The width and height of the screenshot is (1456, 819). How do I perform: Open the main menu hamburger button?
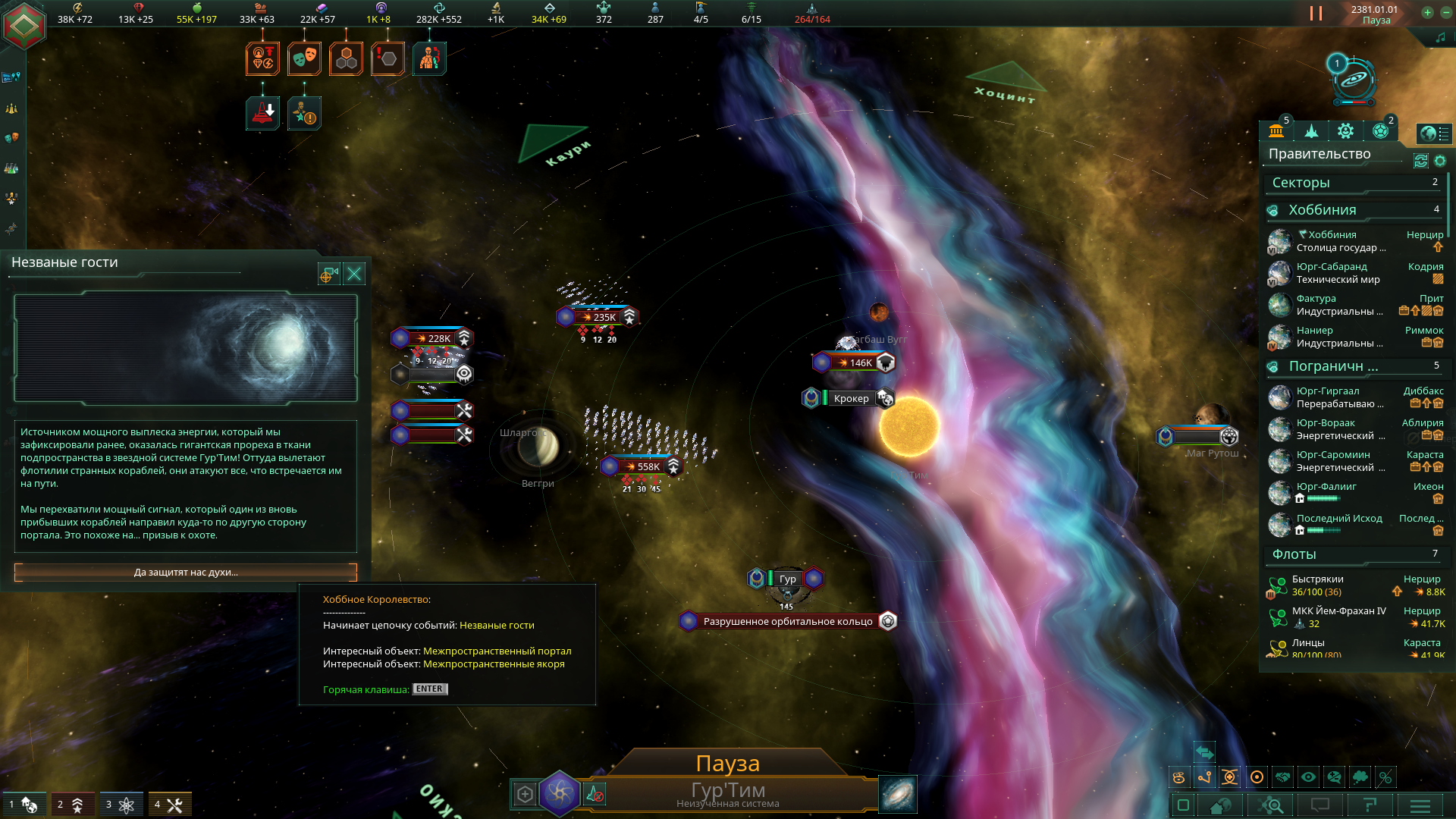pos(1420,805)
